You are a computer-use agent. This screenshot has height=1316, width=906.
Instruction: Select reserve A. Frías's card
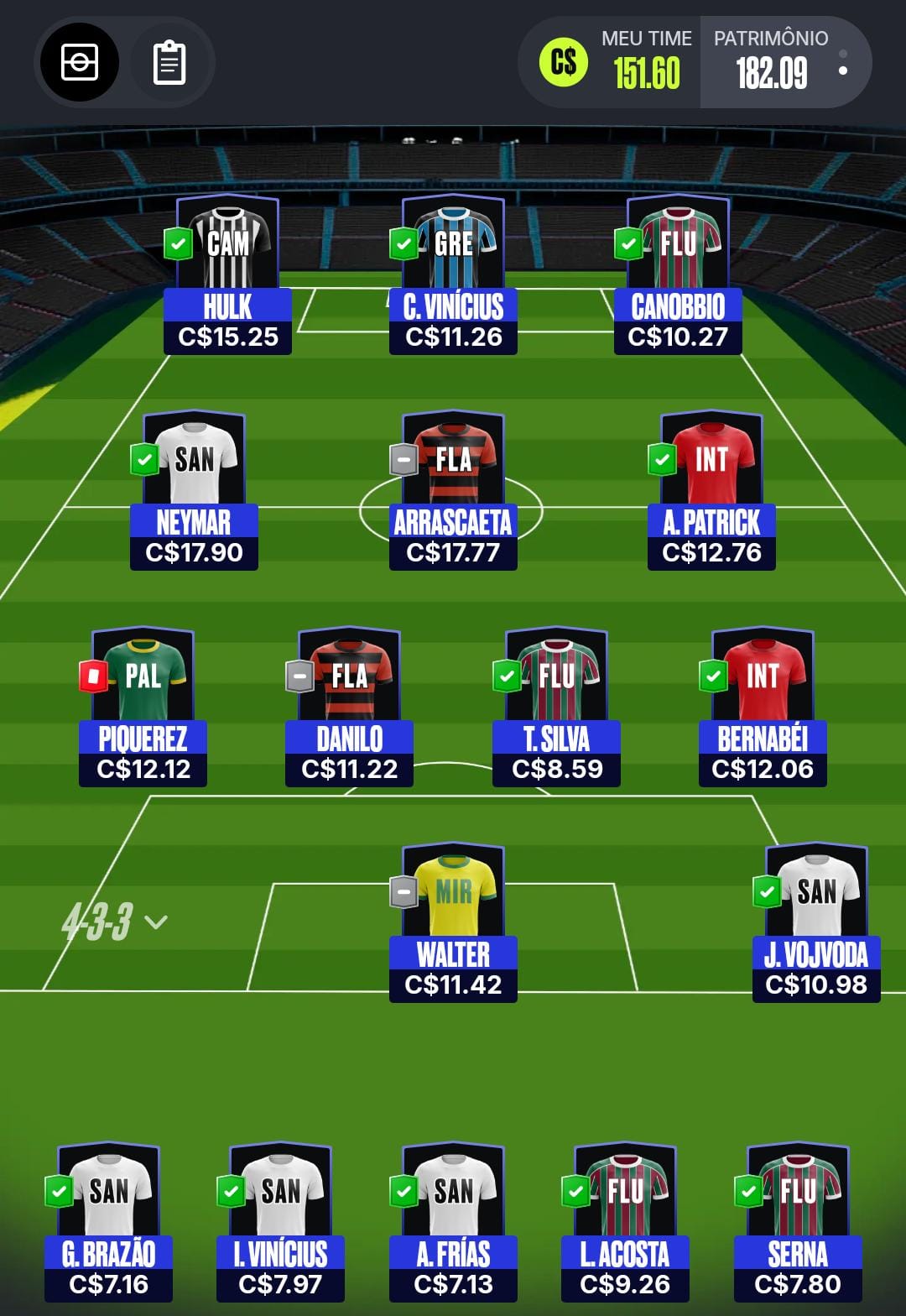[x=453, y=1223]
